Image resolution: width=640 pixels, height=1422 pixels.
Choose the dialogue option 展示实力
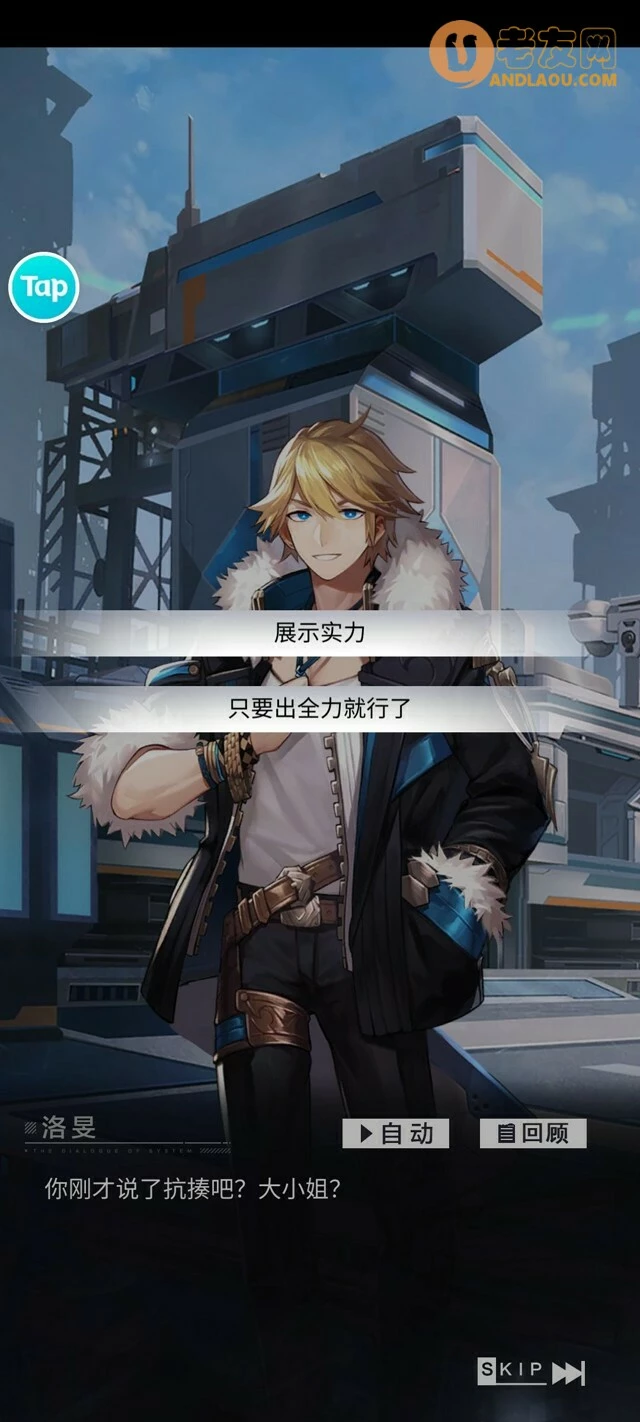320,633
